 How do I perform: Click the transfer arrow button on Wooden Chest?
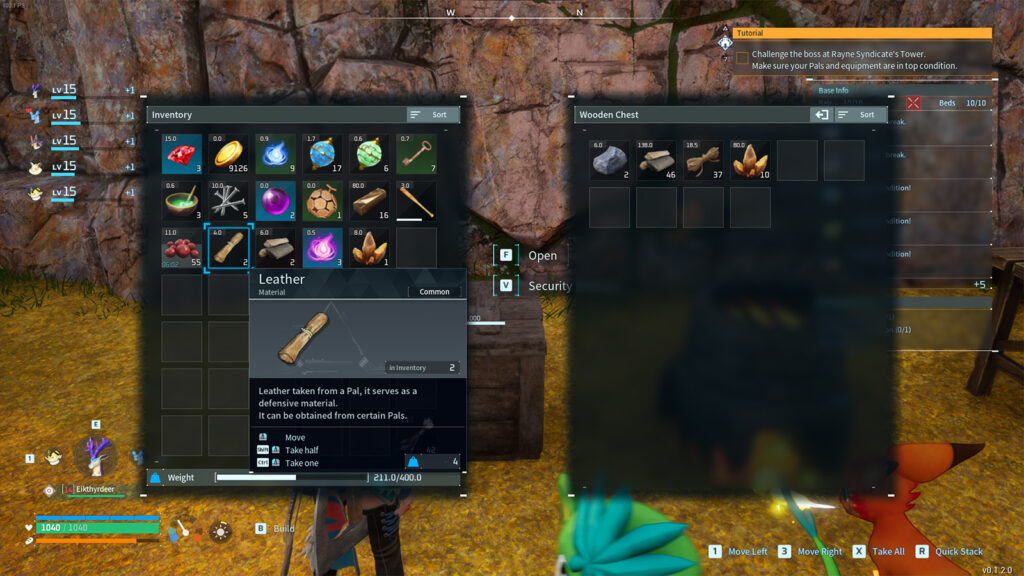click(x=821, y=115)
